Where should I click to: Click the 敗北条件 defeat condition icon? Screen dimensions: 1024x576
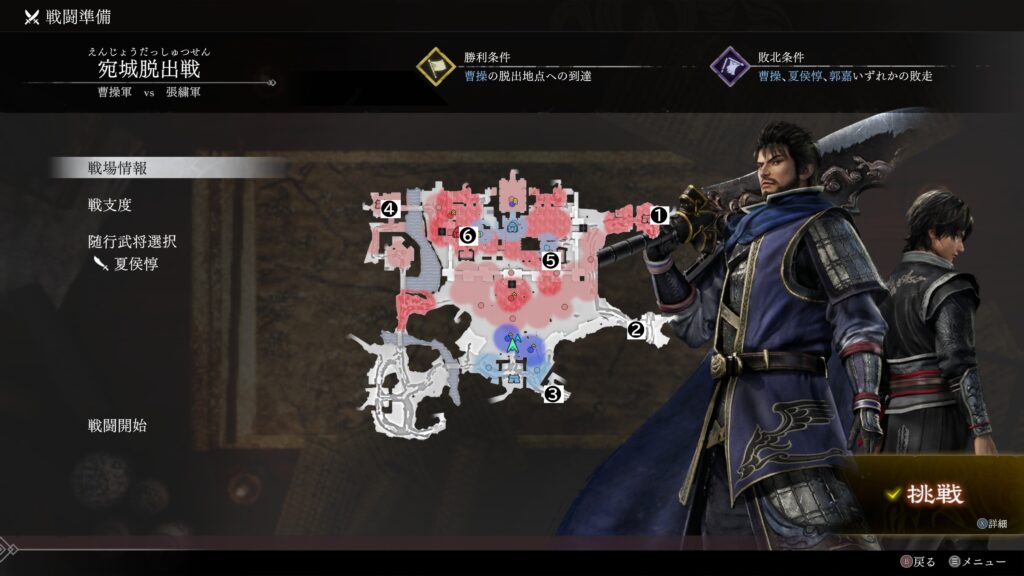point(730,67)
